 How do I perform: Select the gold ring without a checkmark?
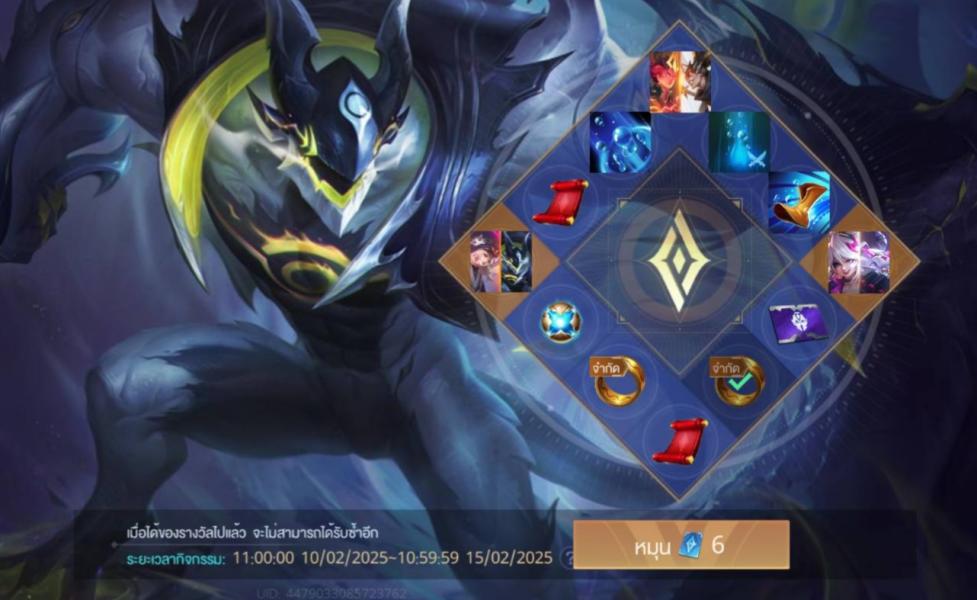619,381
